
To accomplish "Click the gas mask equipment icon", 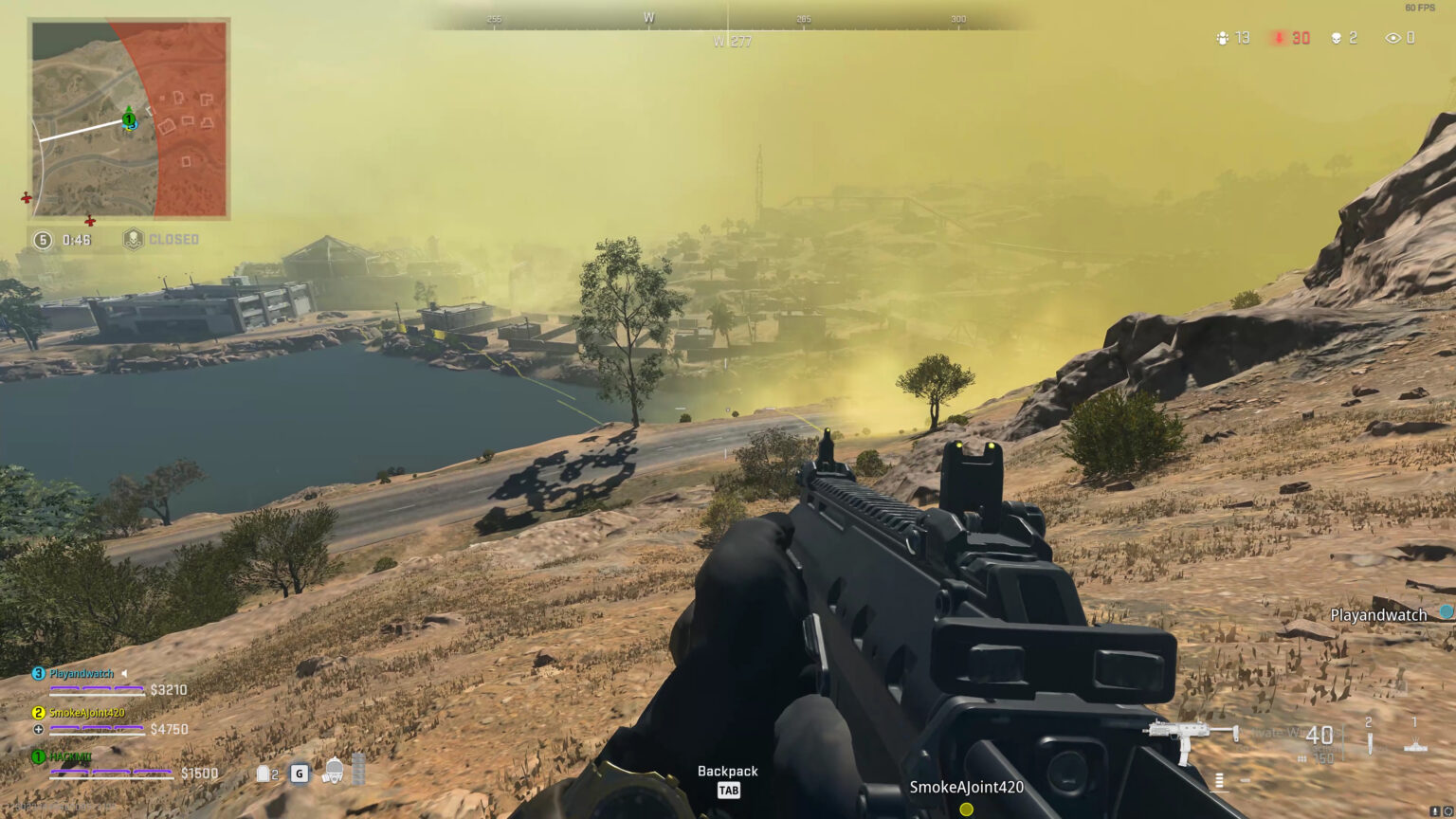I will tap(333, 770).
